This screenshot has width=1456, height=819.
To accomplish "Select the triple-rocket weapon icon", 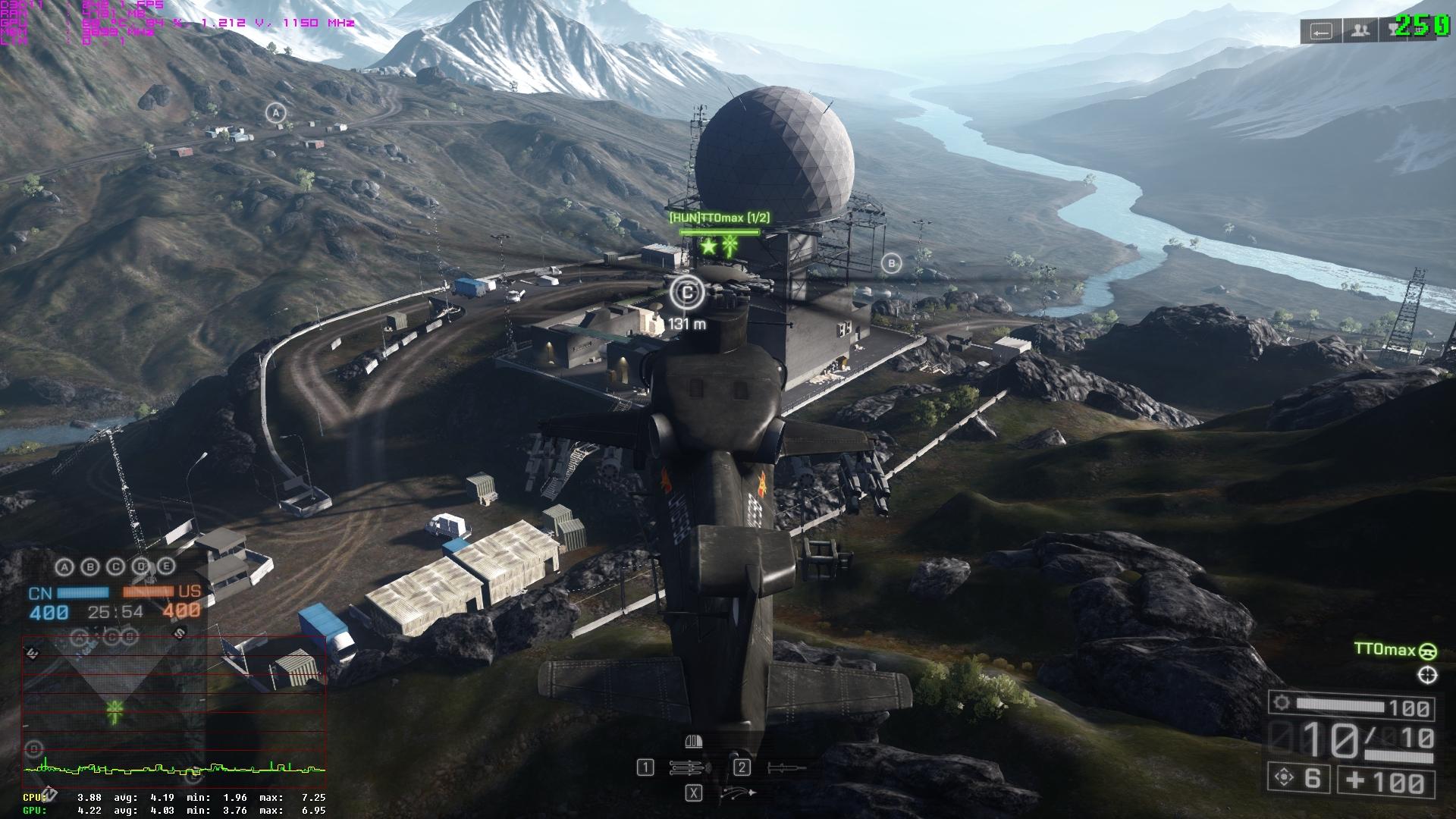I will tap(689, 768).
